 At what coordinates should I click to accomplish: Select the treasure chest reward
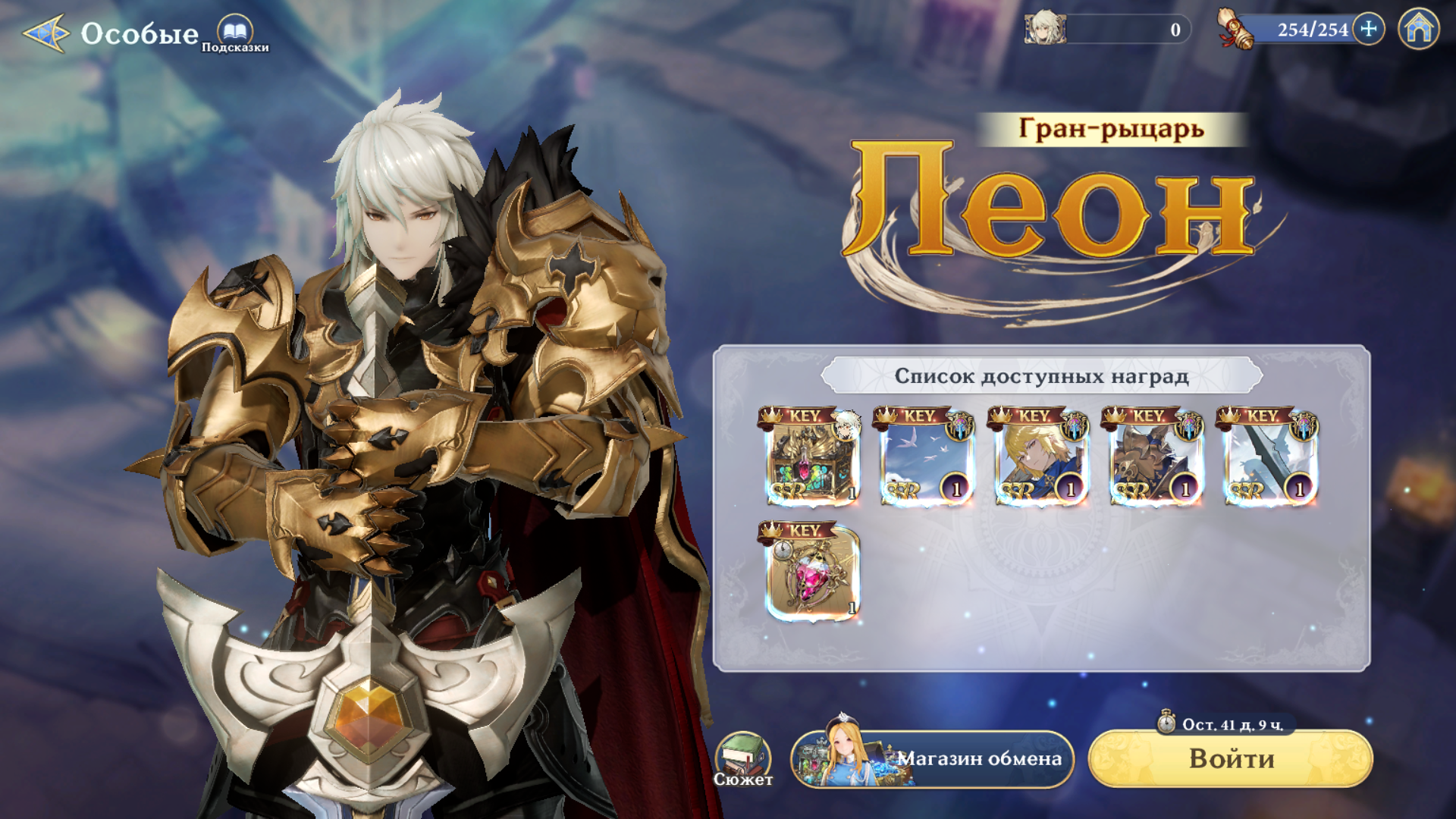[x=811, y=457]
